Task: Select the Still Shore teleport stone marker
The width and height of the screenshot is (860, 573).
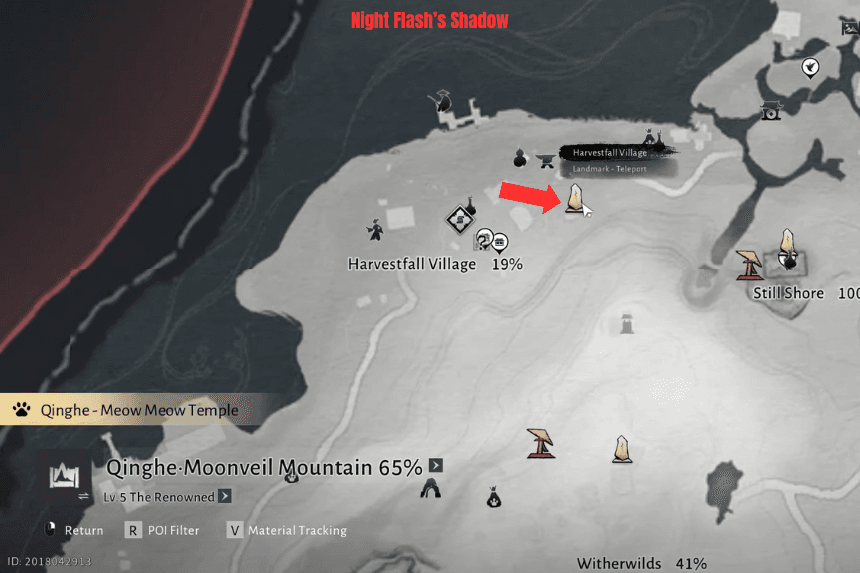Action: coord(787,245)
